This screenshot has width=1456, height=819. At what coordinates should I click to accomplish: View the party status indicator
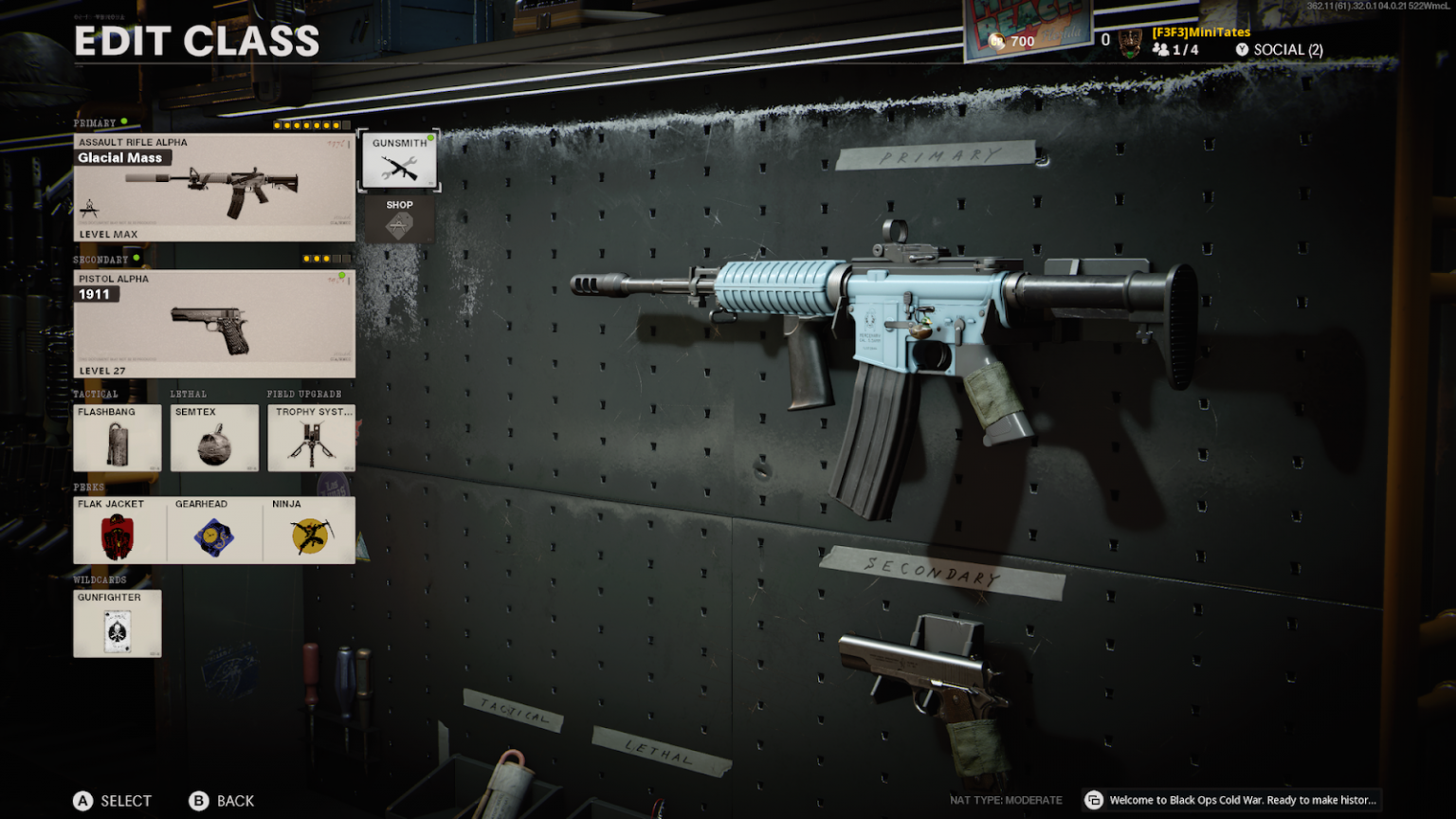[x=1175, y=48]
